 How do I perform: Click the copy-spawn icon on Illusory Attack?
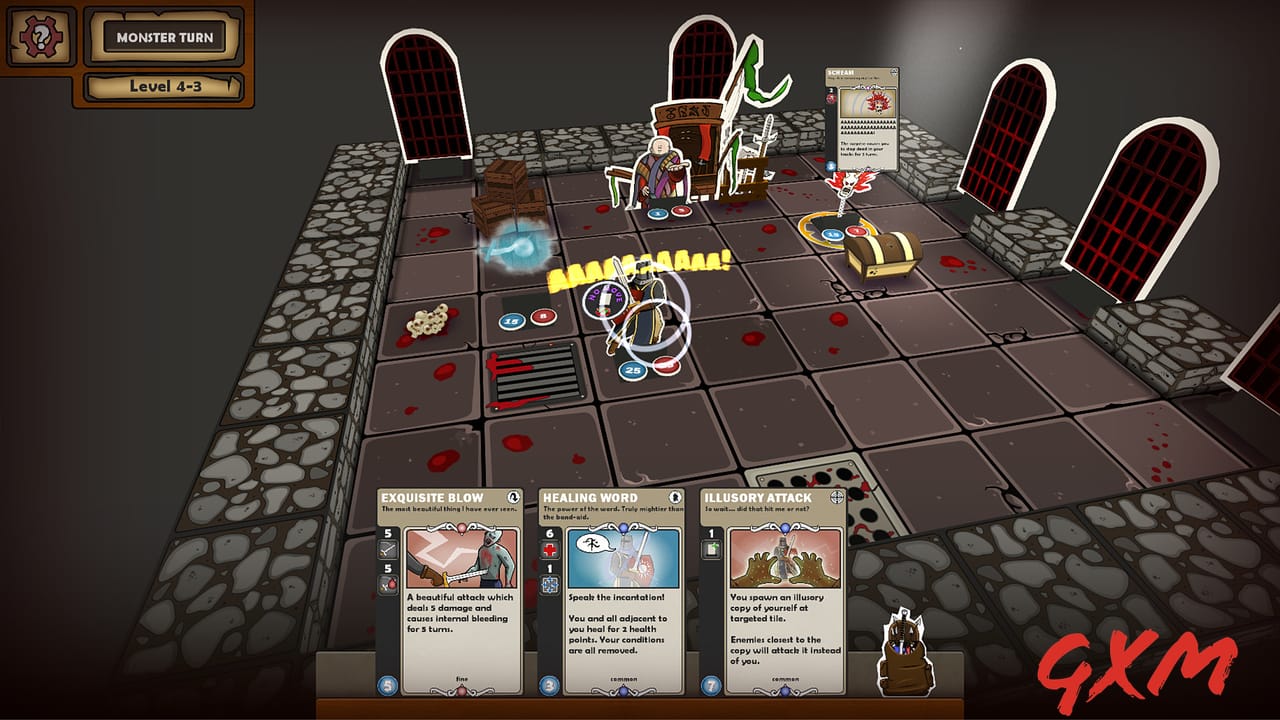coord(710,548)
